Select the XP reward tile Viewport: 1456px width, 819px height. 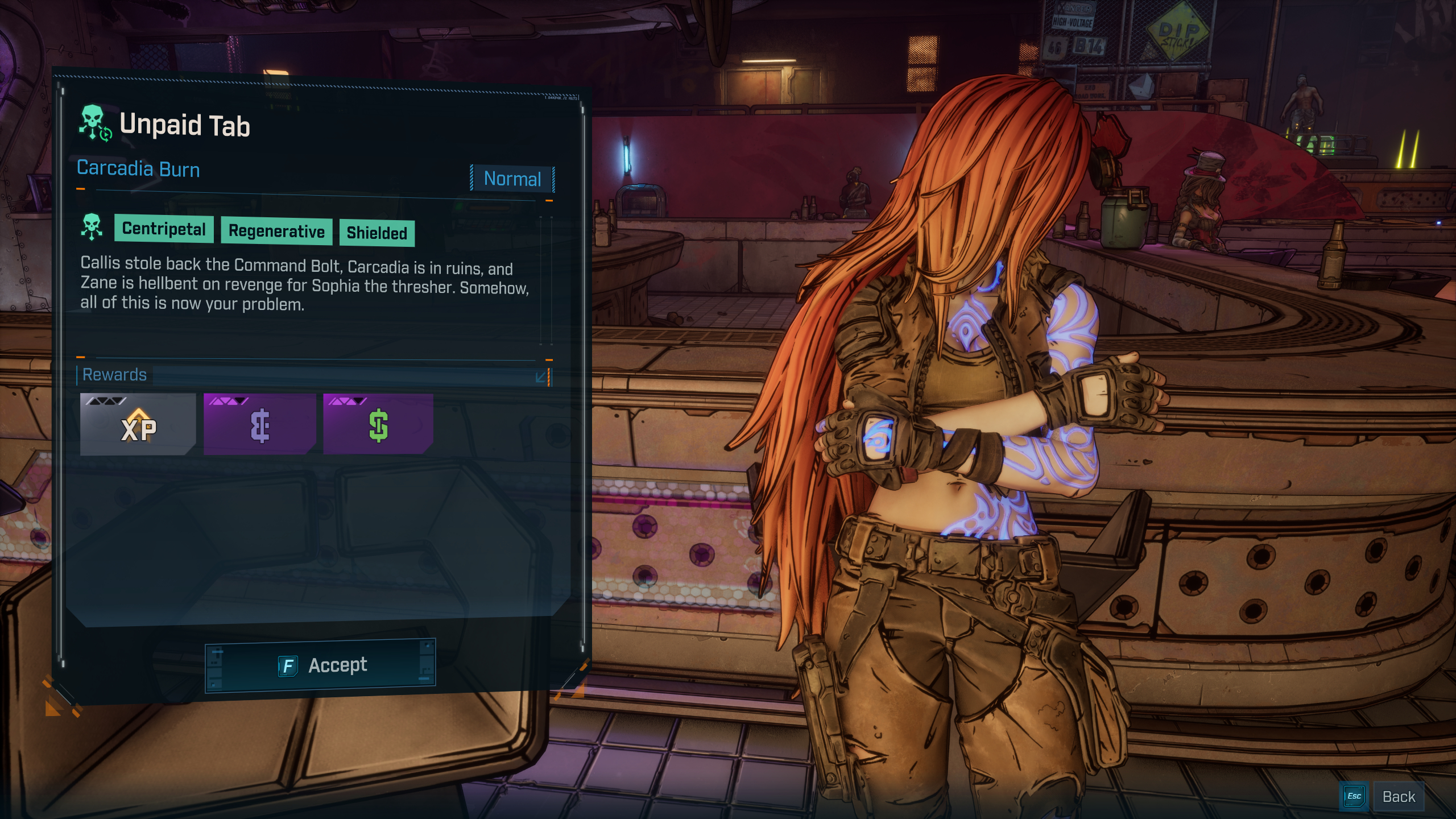pyautogui.click(x=138, y=424)
